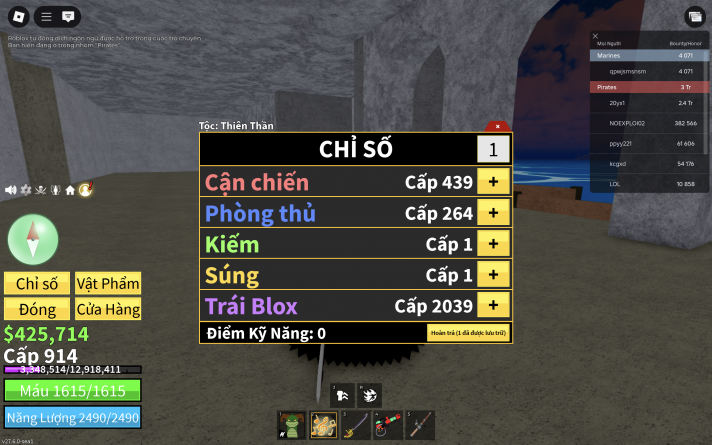The width and height of the screenshot is (712, 445).
Task: Upgrade the Súng stat with plus button
Action: [493, 275]
